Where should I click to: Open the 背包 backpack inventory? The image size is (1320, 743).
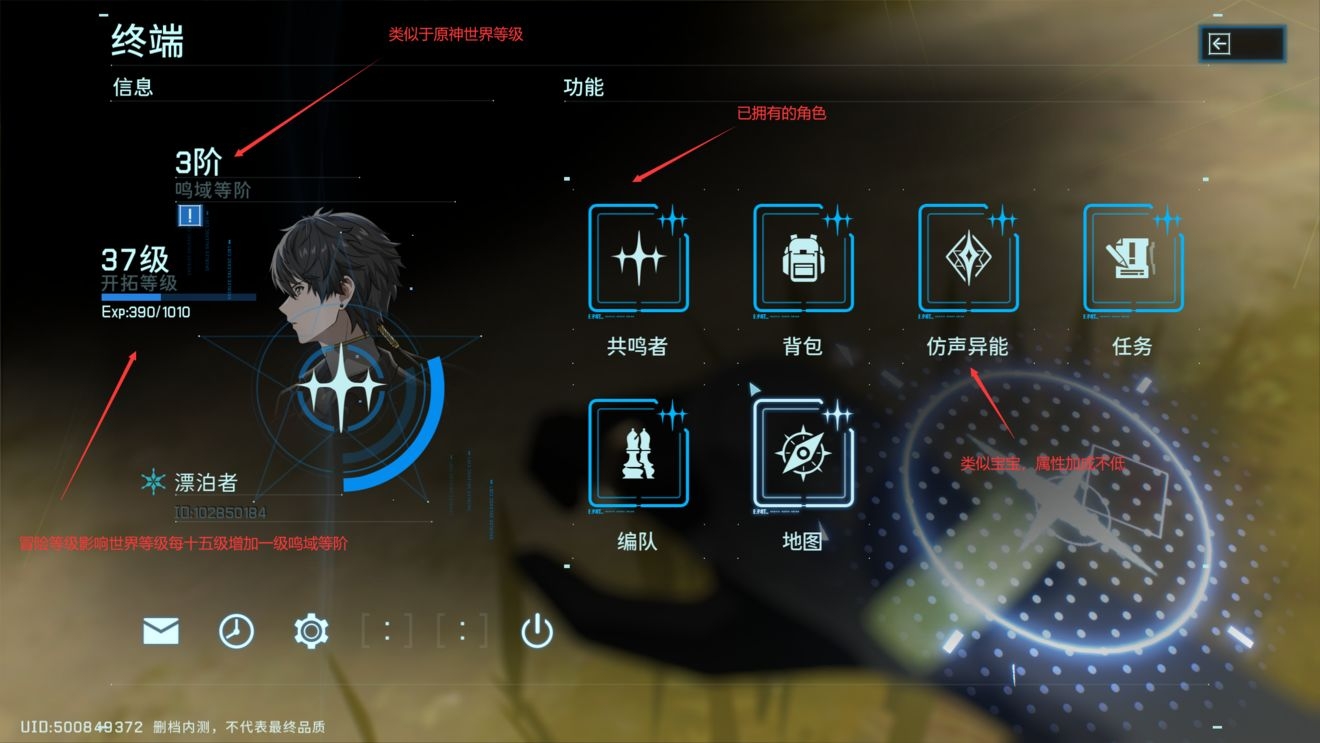click(803, 260)
